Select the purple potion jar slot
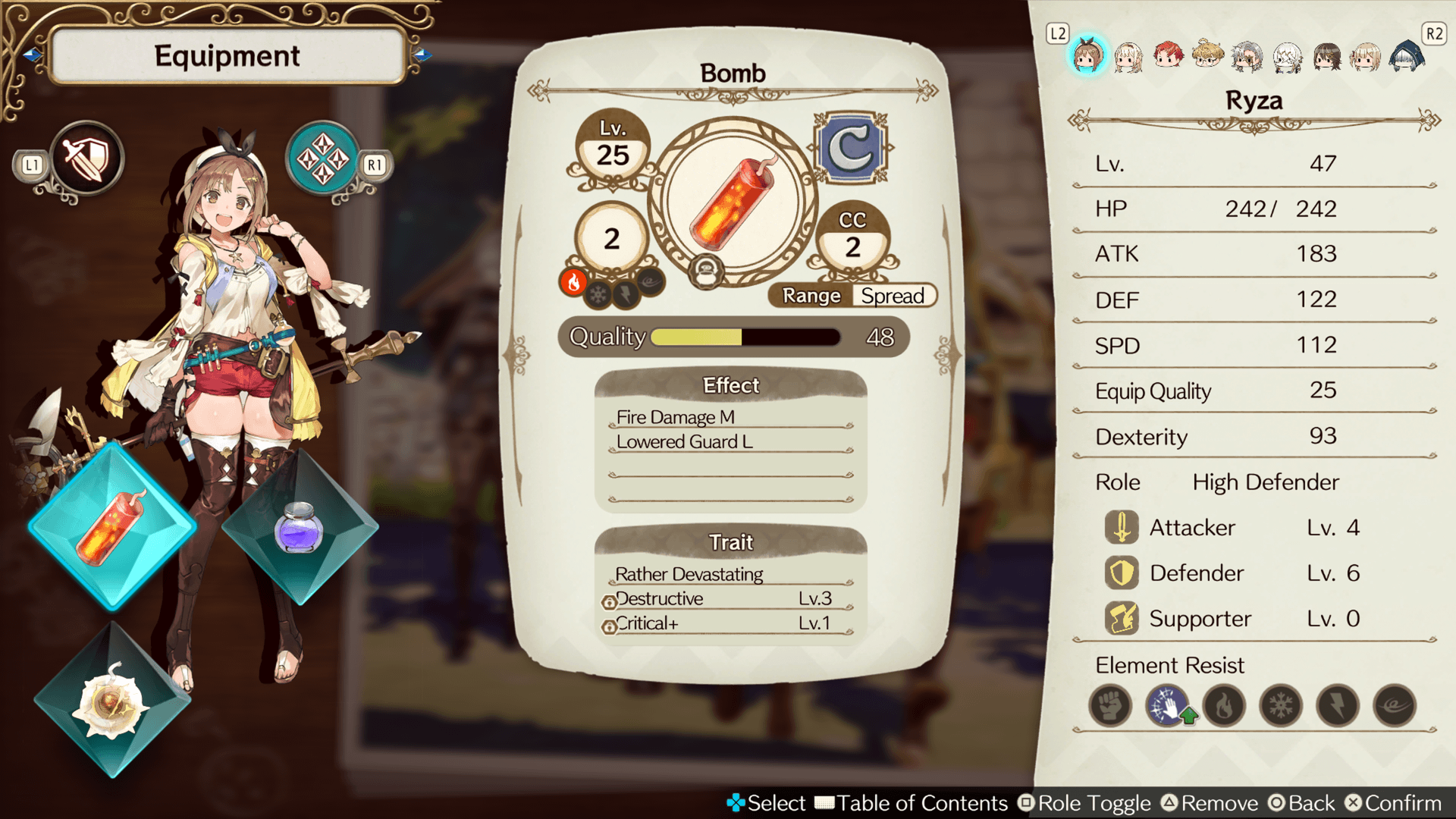The width and height of the screenshot is (1456, 819). click(300, 526)
